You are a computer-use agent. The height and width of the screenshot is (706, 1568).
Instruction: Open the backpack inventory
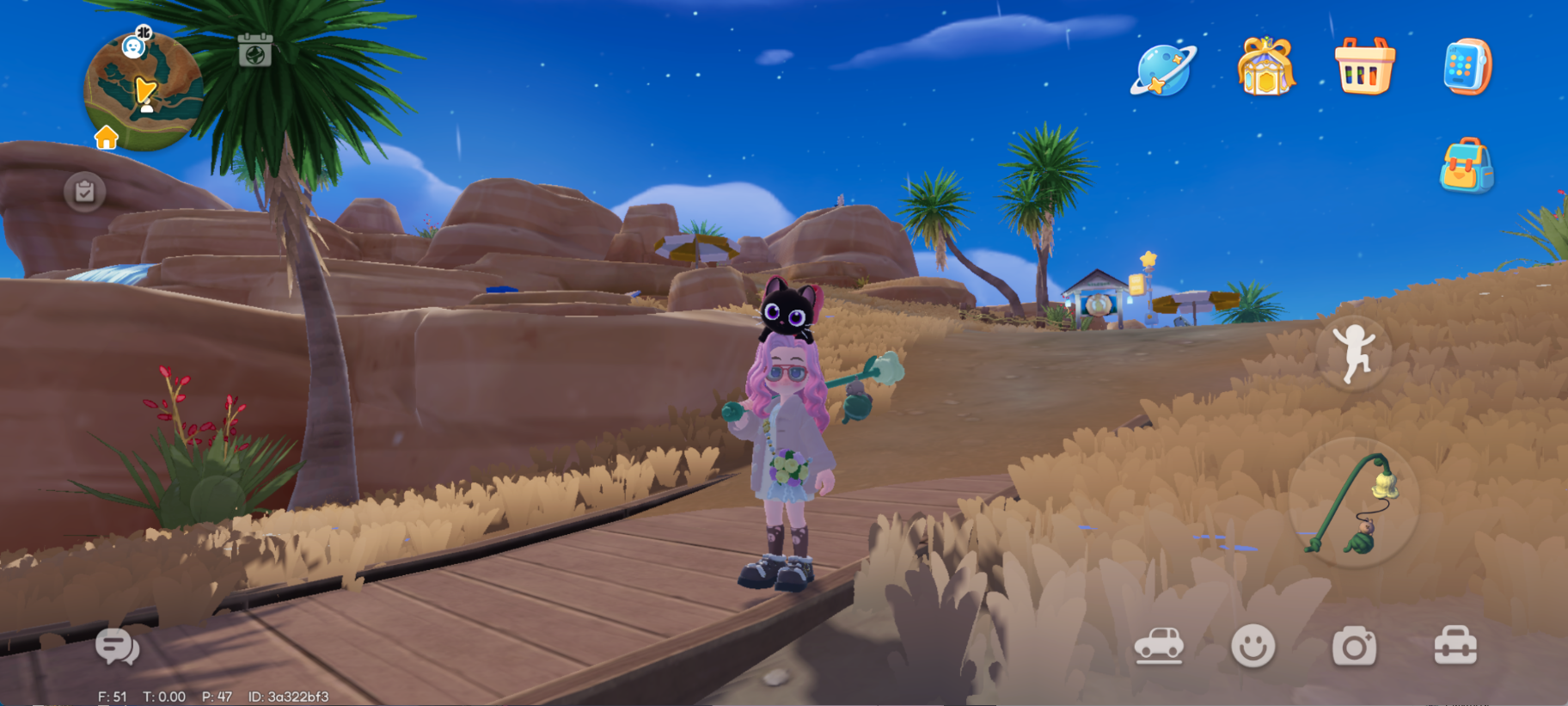pyautogui.click(x=1467, y=165)
